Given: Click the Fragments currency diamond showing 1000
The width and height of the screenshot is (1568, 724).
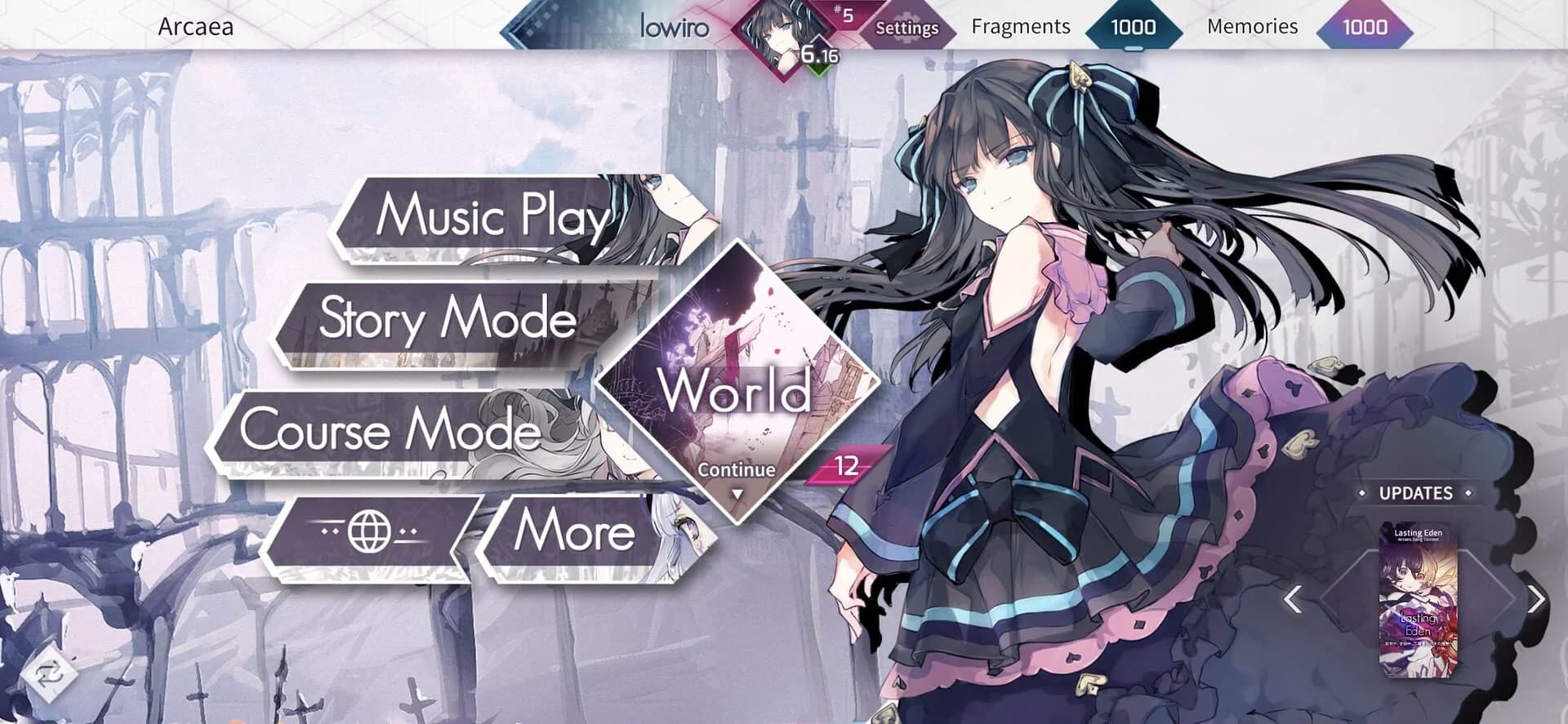Looking at the screenshot, I should (1131, 27).
